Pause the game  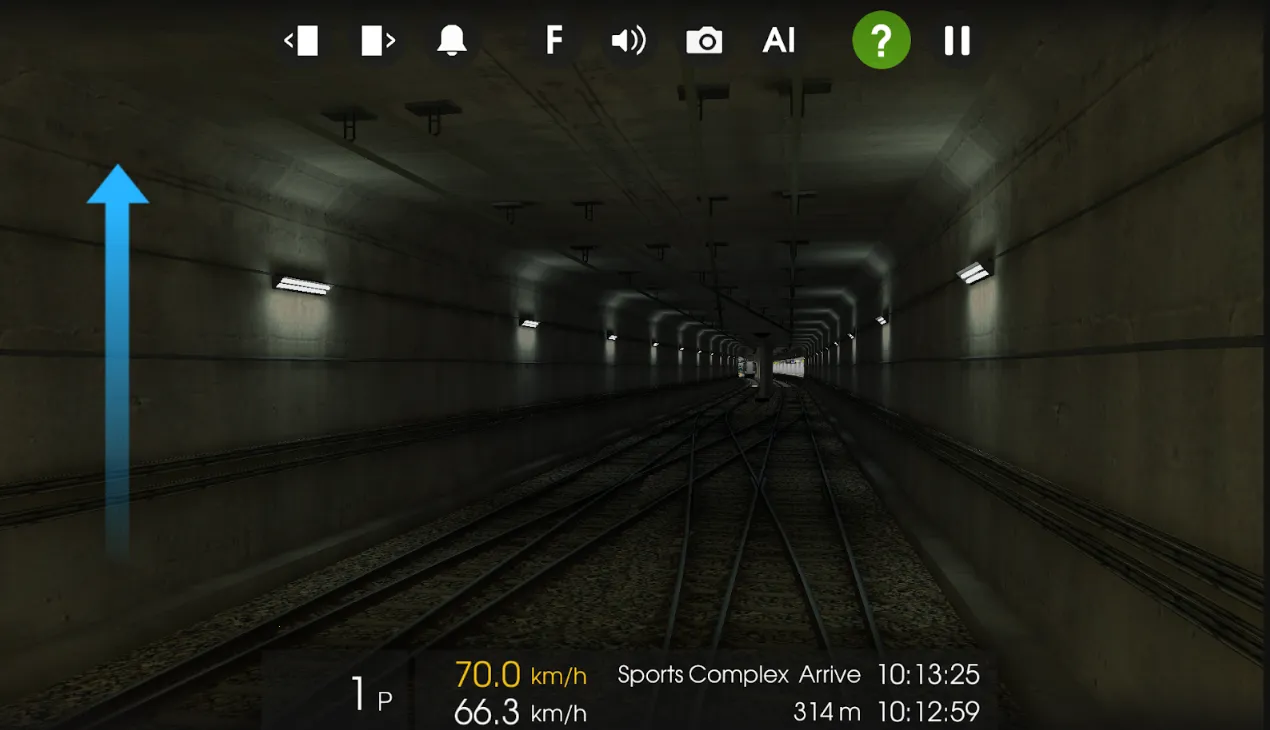957,41
